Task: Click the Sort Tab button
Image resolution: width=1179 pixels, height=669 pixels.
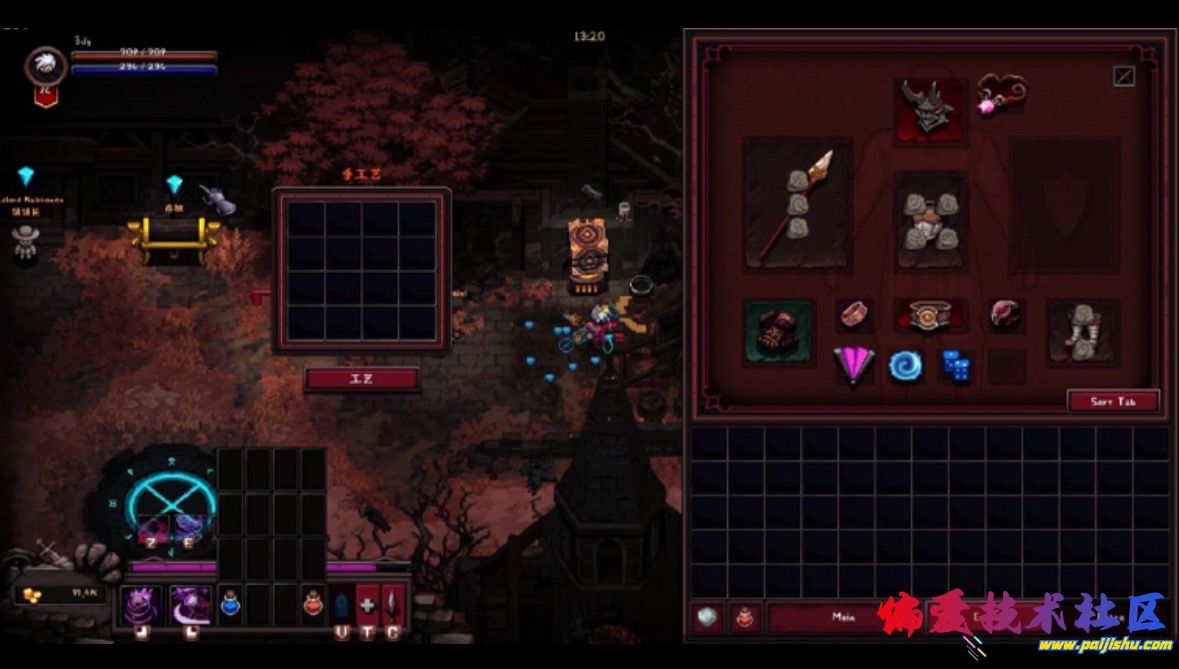Action: point(1113,401)
